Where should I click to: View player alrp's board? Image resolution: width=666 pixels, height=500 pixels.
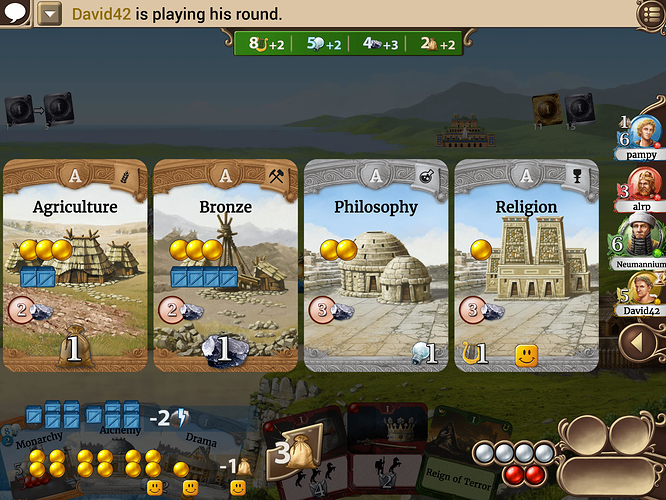[x=640, y=190]
